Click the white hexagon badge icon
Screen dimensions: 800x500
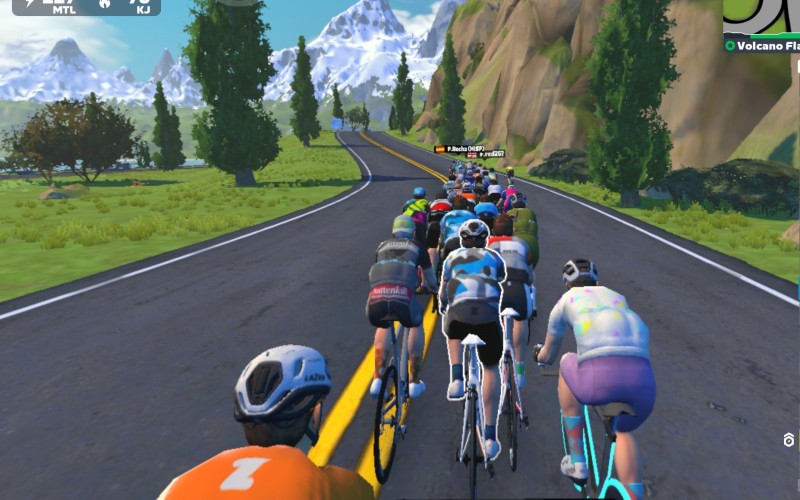pos(788,440)
